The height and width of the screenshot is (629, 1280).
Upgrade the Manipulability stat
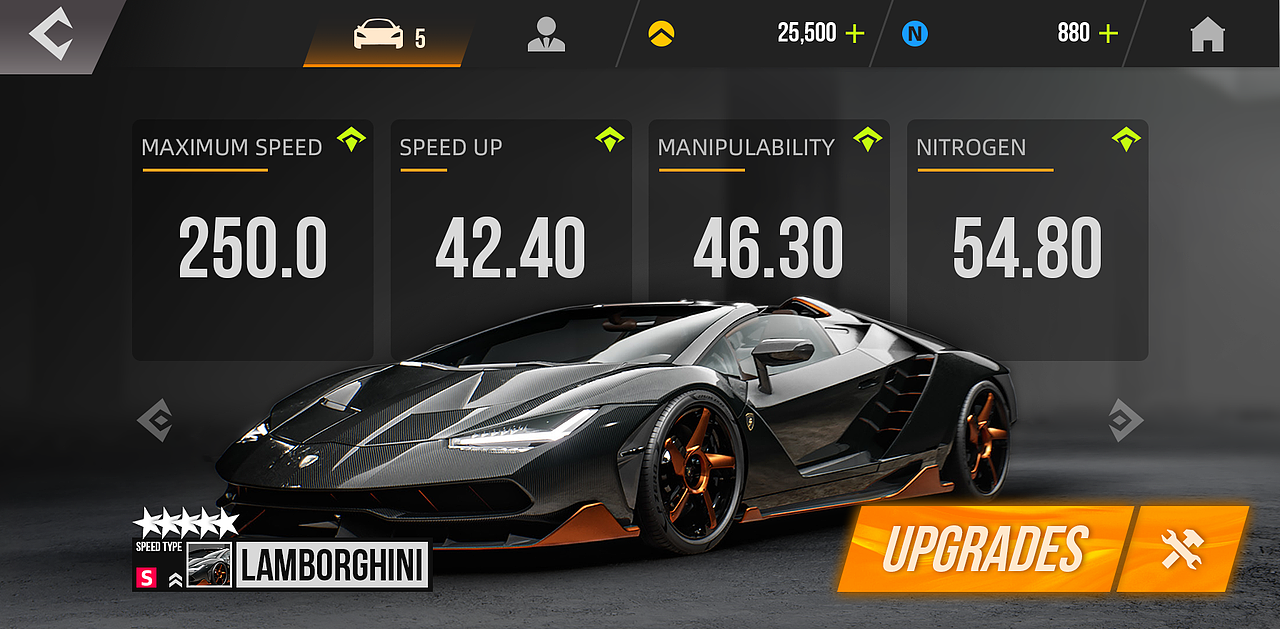click(x=868, y=140)
